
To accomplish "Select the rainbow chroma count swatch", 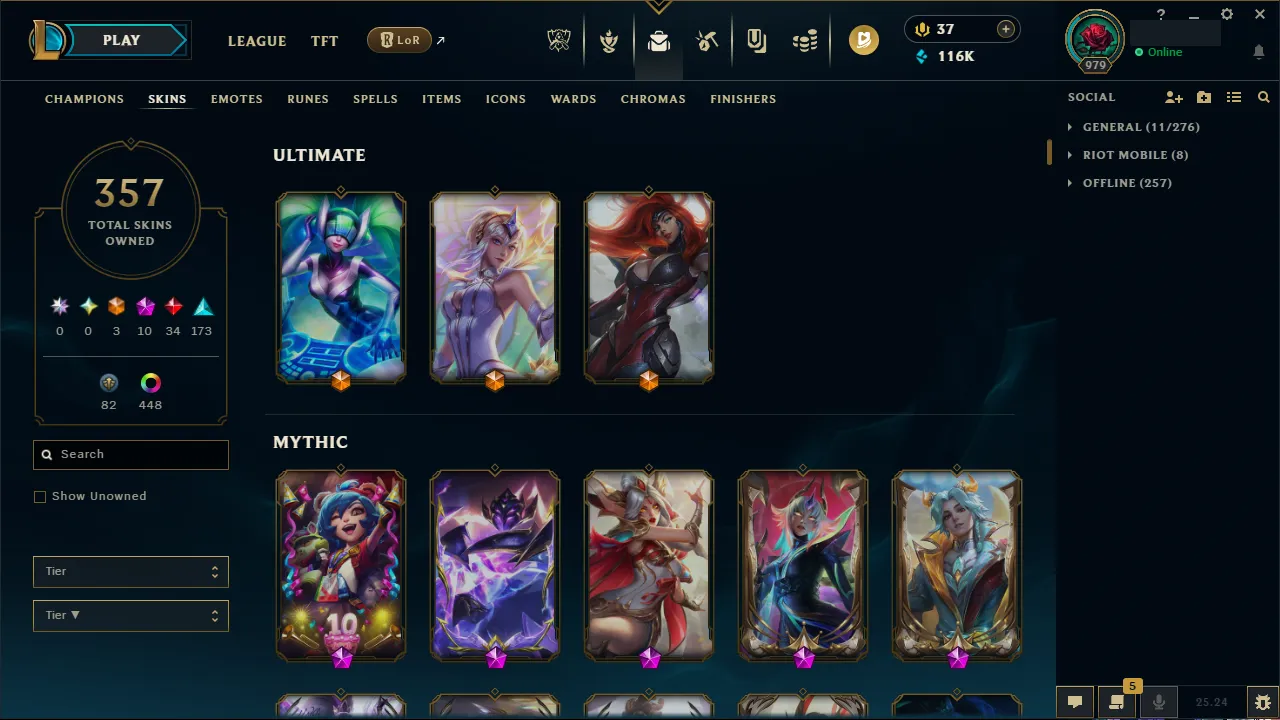I will click(x=150, y=382).
